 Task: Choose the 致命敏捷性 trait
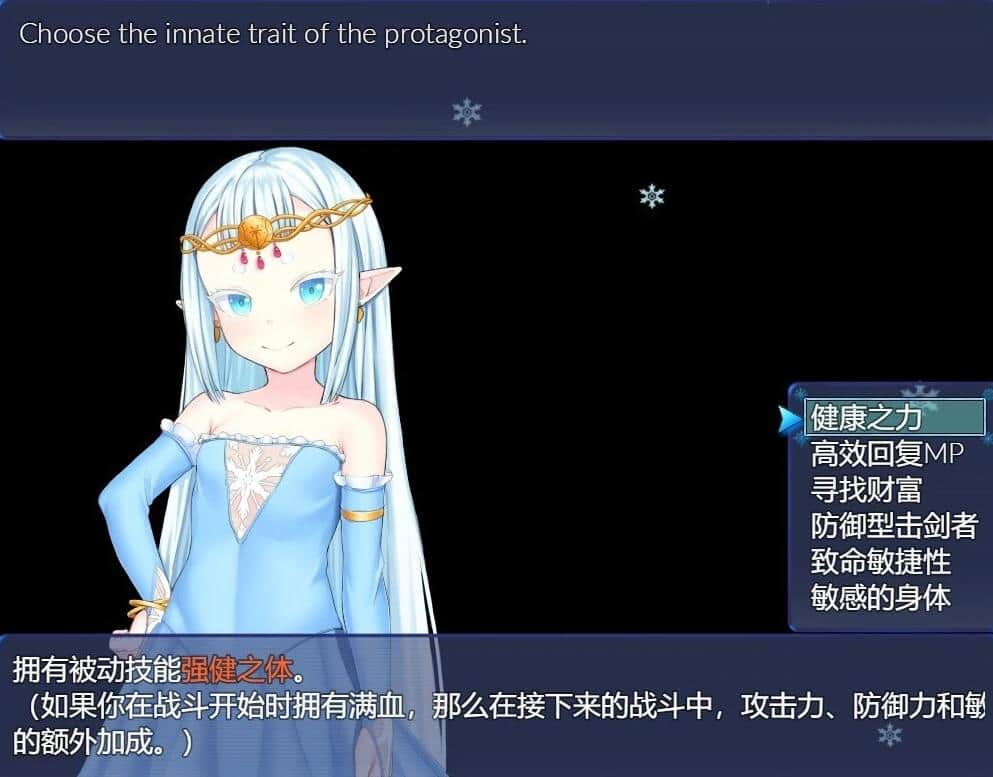880,562
